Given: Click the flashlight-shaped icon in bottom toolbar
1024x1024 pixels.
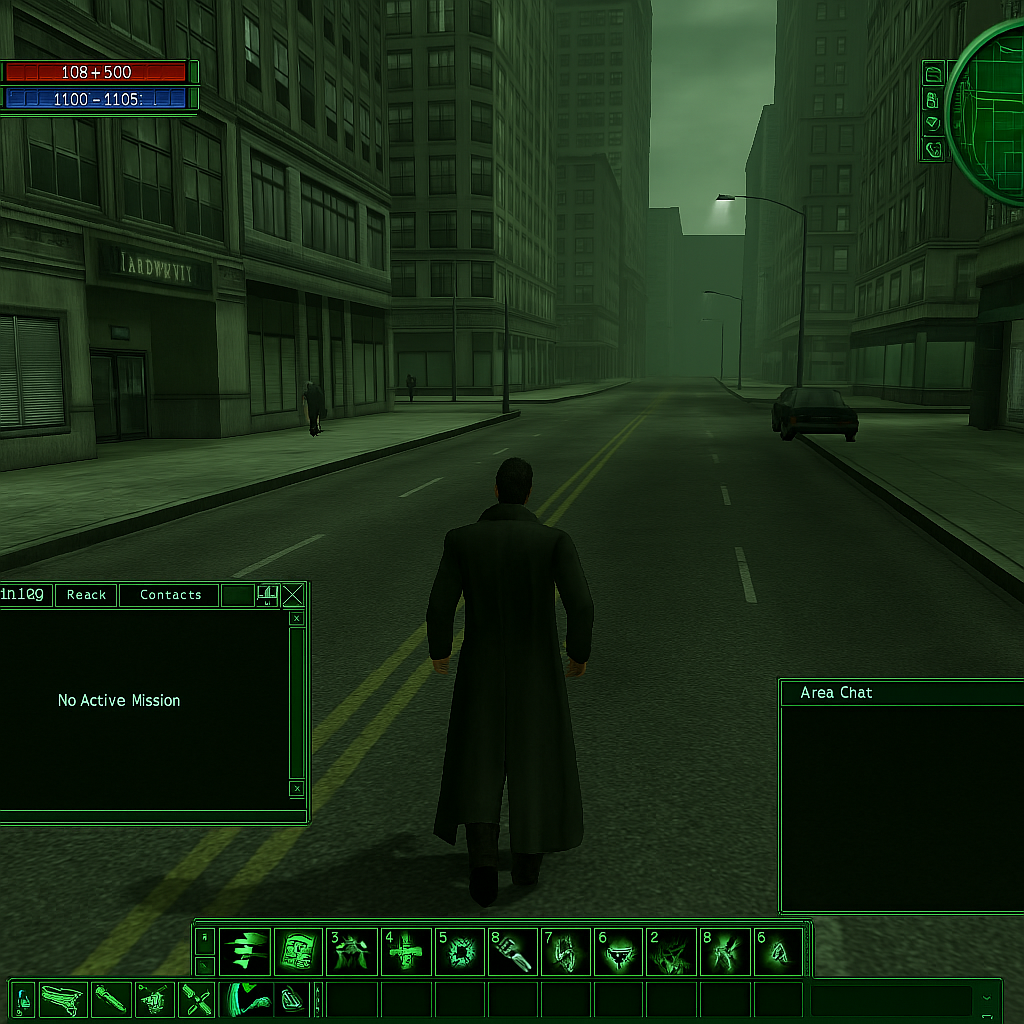Looking at the screenshot, I should pyautogui.click(x=109, y=1000).
